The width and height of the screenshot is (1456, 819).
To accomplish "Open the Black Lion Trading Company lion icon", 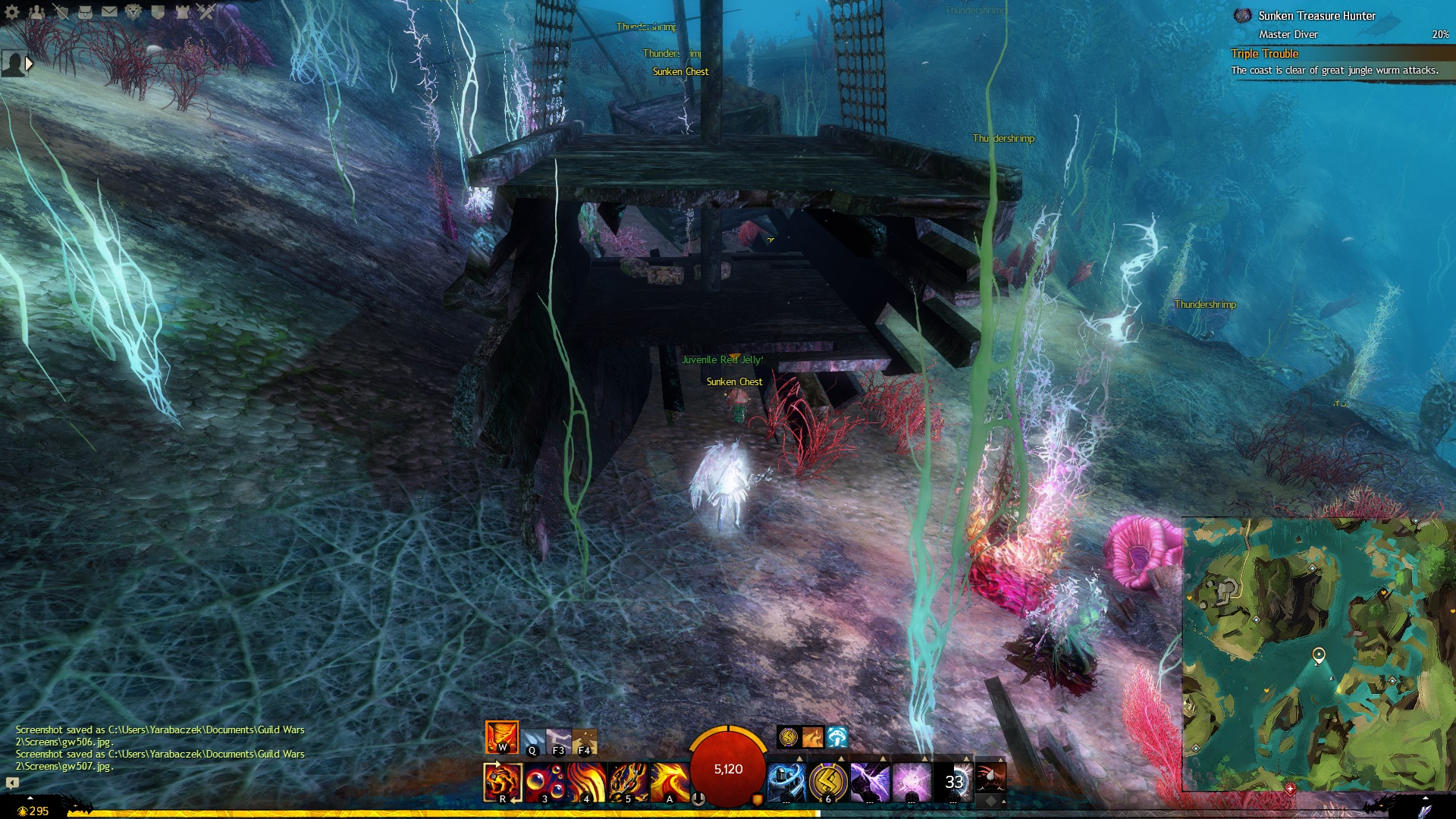I will point(133,12).
